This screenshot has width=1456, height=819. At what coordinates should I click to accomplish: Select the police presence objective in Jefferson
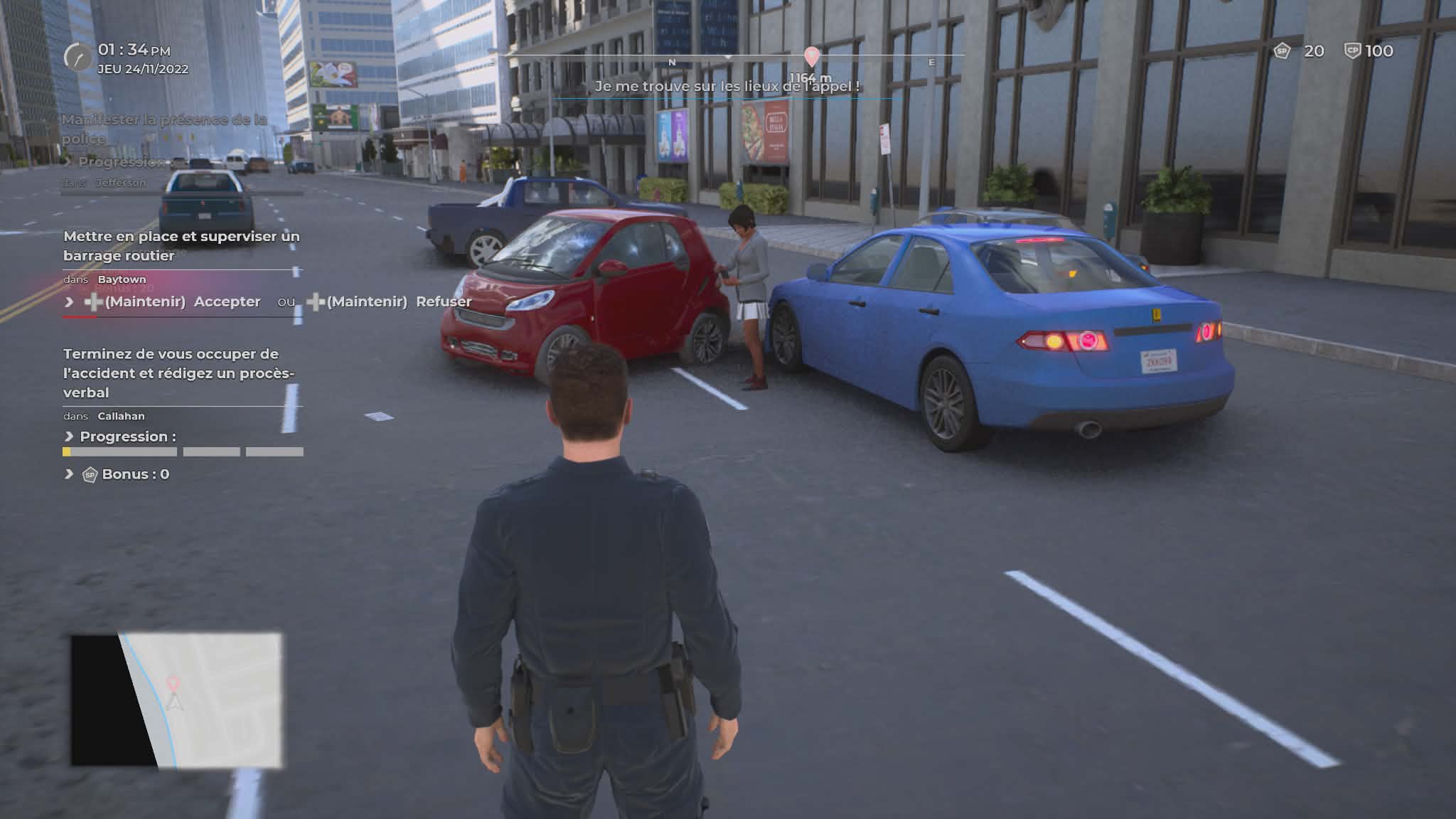coord(164,129)
